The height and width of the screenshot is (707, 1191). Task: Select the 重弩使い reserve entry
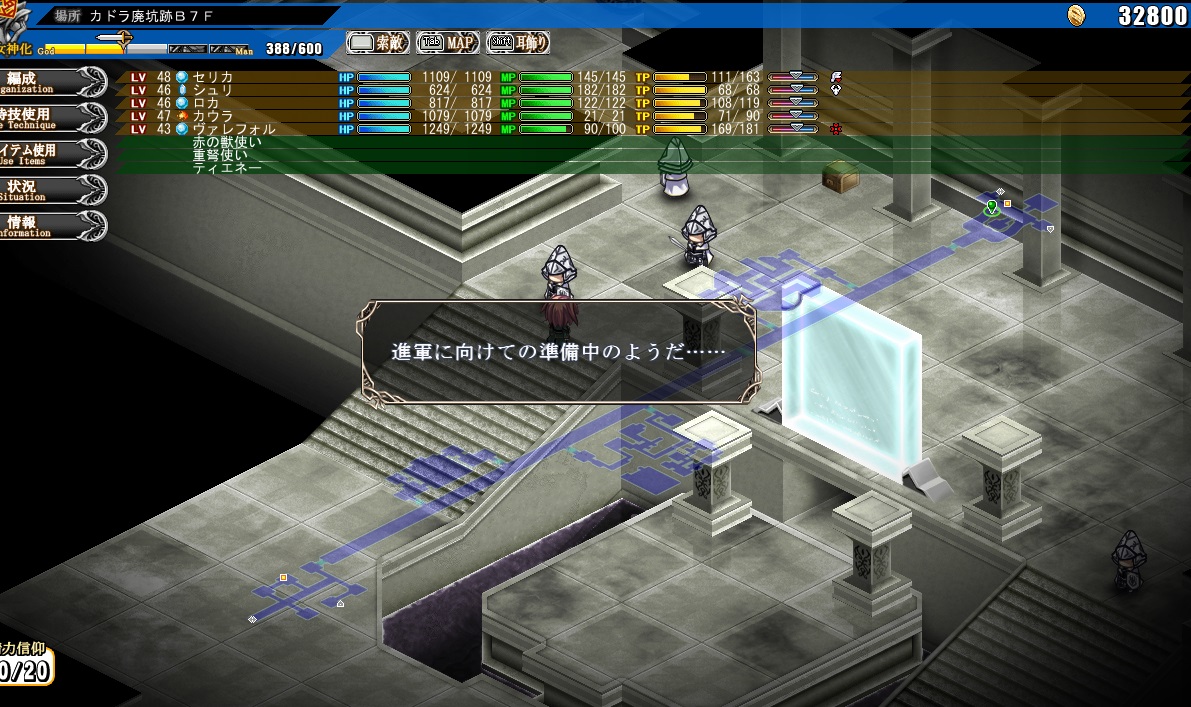(x=220, y=155)
